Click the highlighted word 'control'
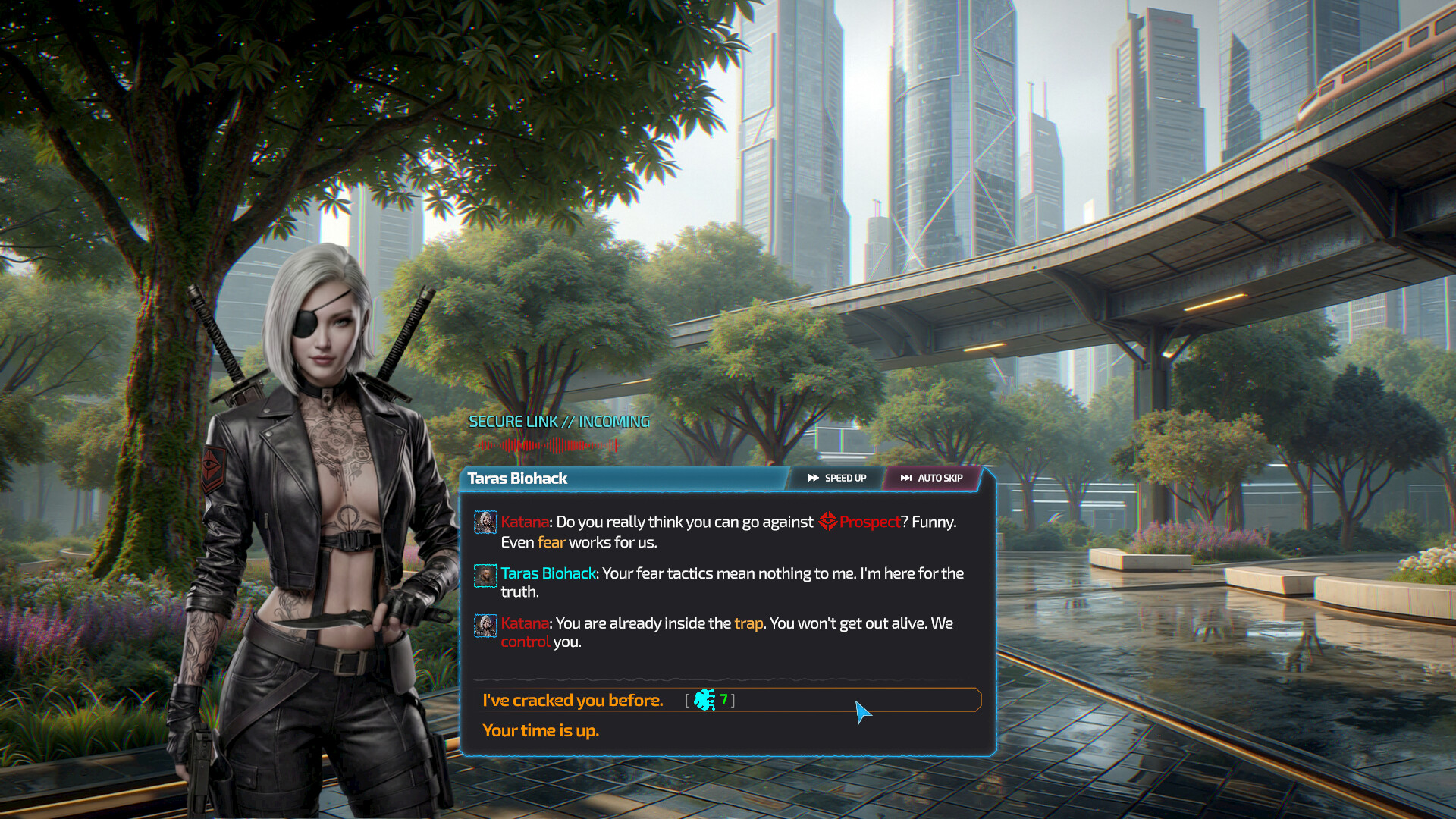The image size is (1456, 819). point(526,642)
